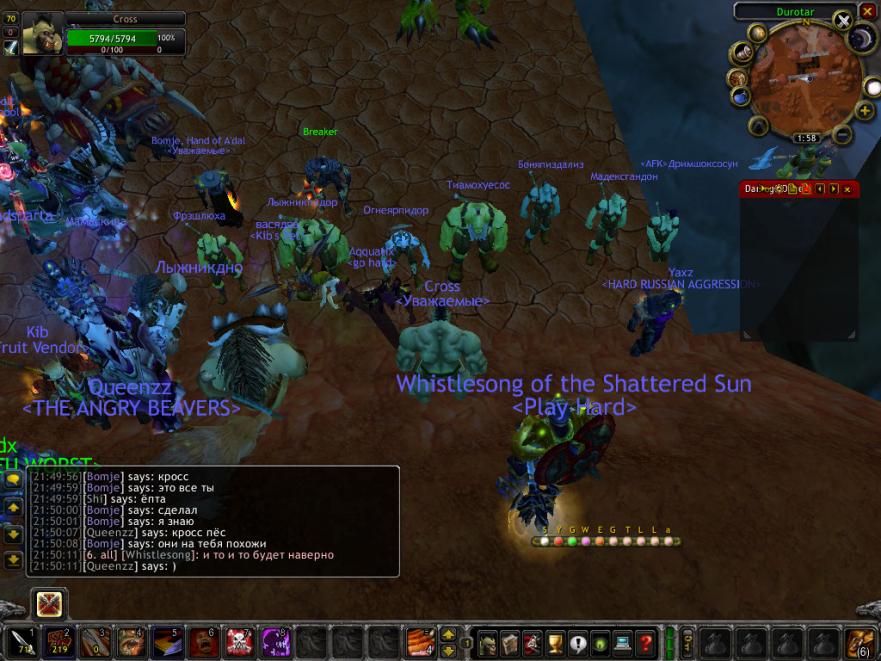This screenshot has width=881, height=661.
Task: Open the chat bubble button beside chat
Action: tap(14, 480)
